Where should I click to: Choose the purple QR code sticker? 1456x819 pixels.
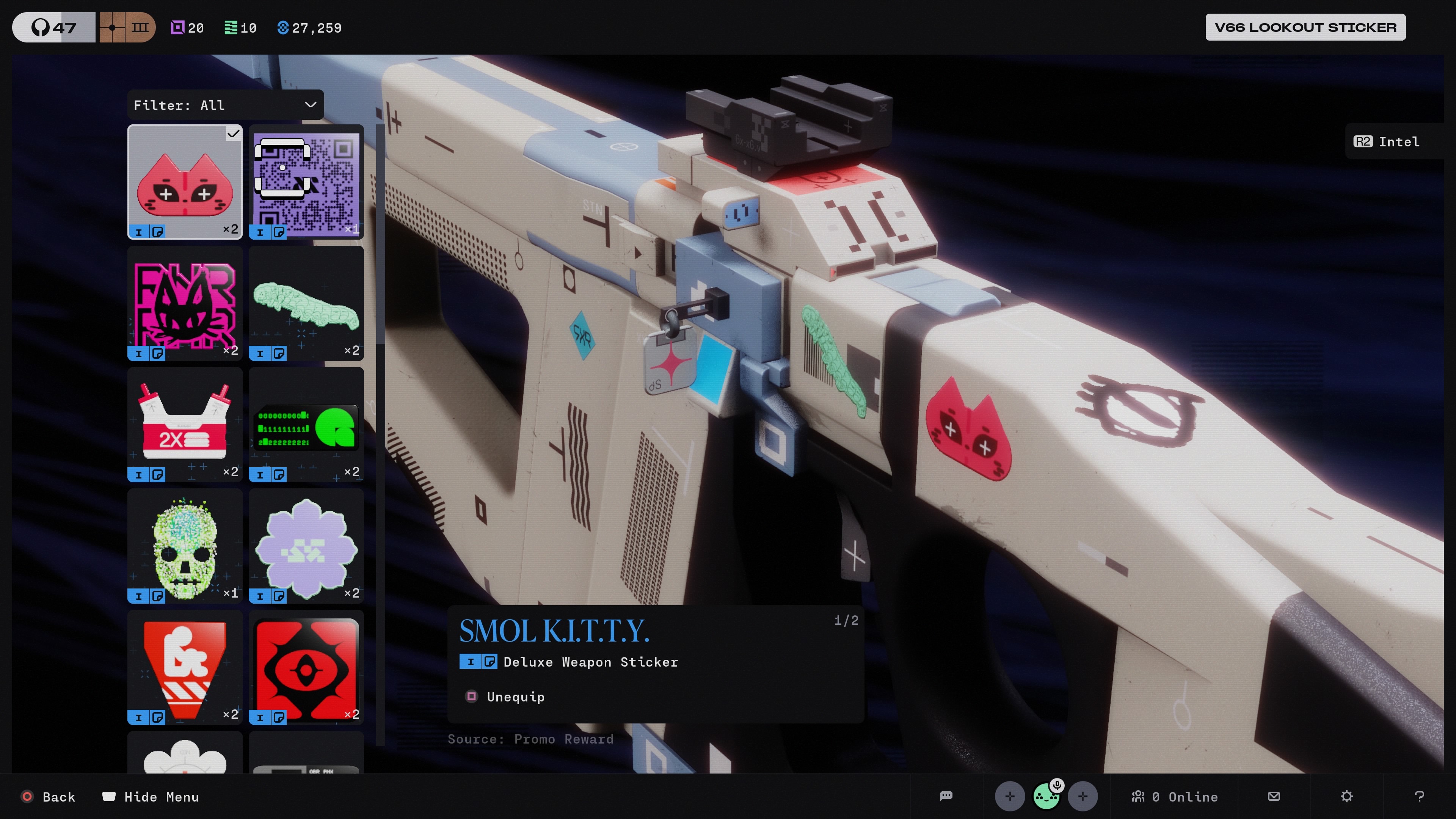pos(306,182)
